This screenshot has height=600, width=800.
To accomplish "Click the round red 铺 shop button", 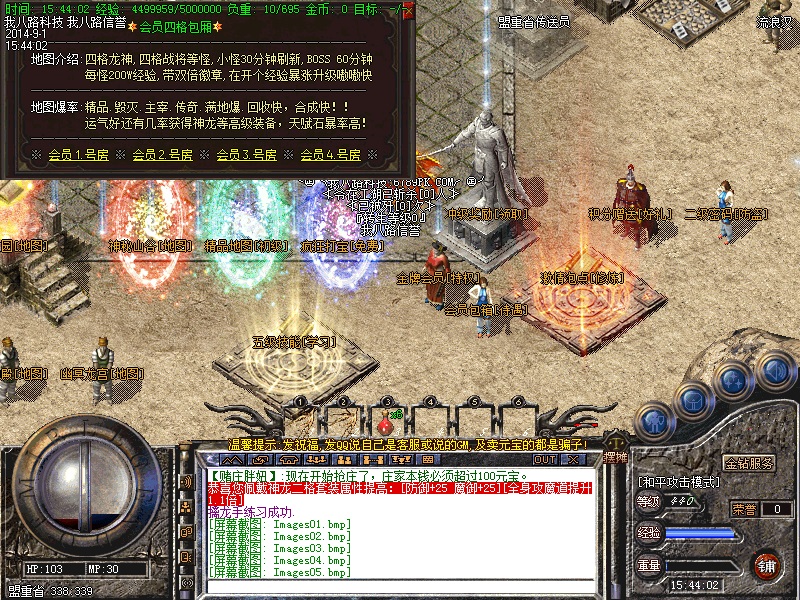I will click(x=768, y=565).
